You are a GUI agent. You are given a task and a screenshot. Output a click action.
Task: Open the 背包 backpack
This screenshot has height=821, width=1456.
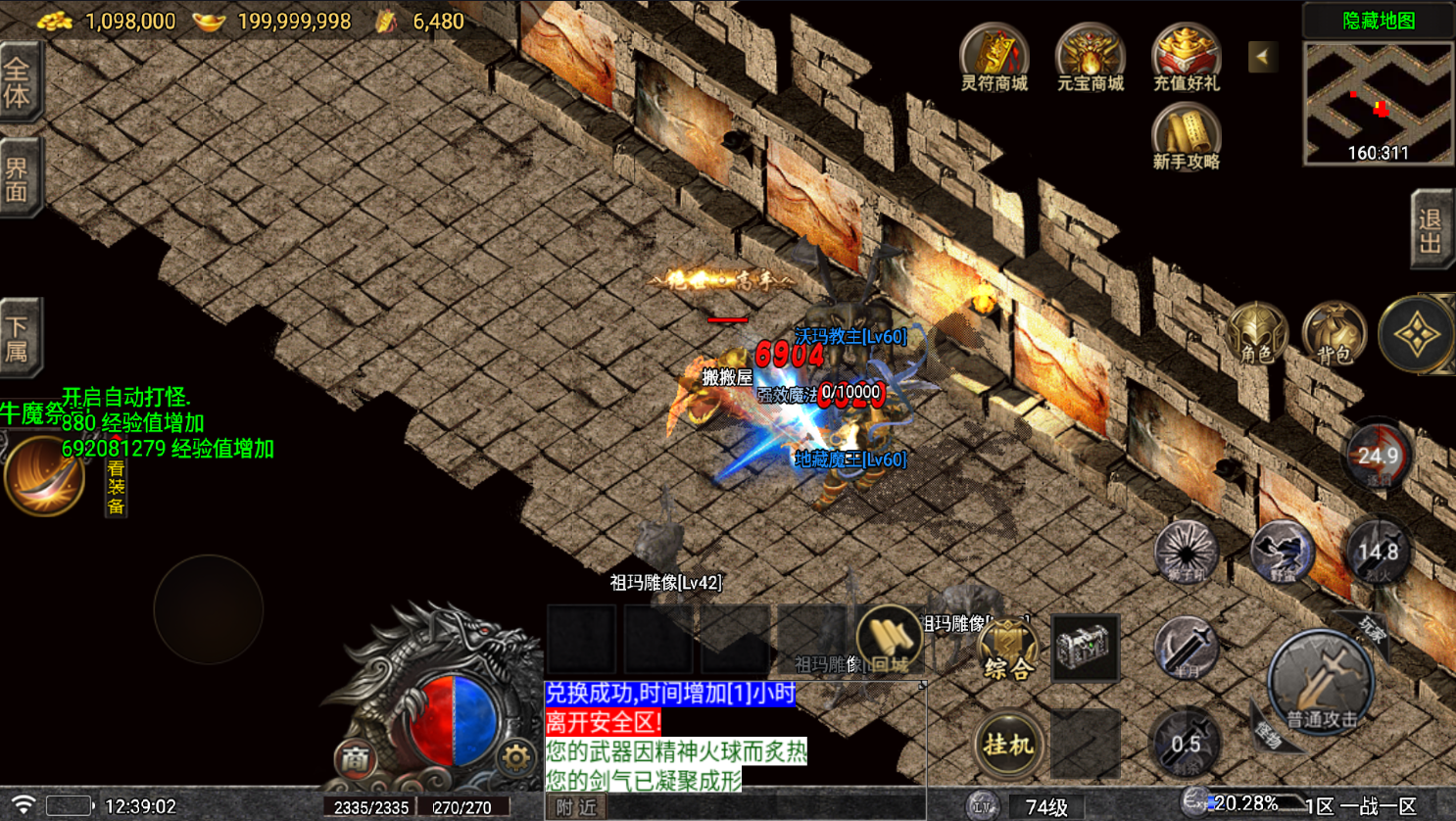point(1334,335)
